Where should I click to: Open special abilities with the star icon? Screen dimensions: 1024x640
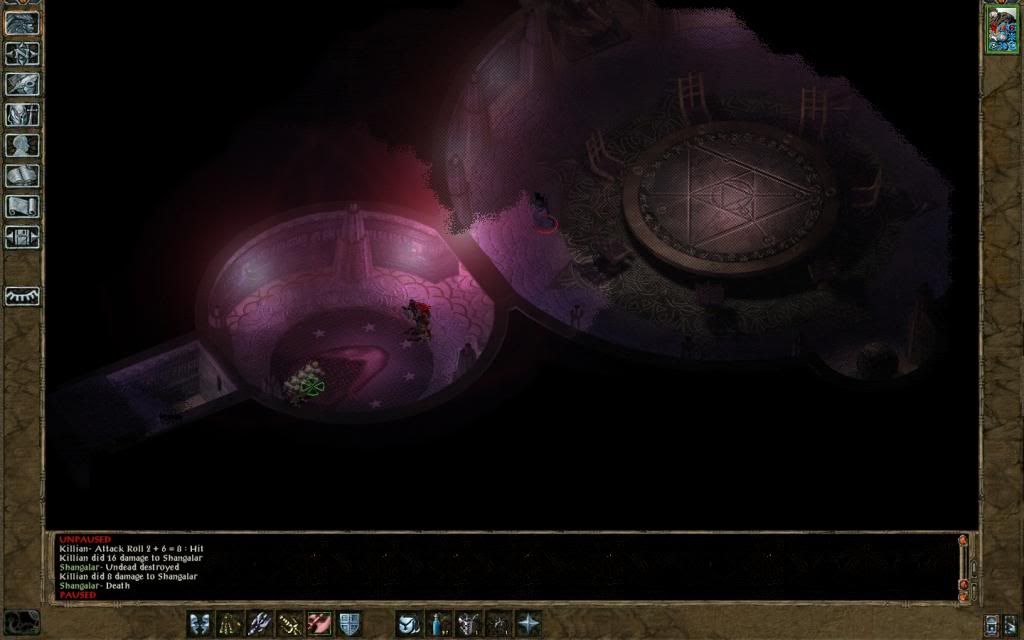coord(527,624)
